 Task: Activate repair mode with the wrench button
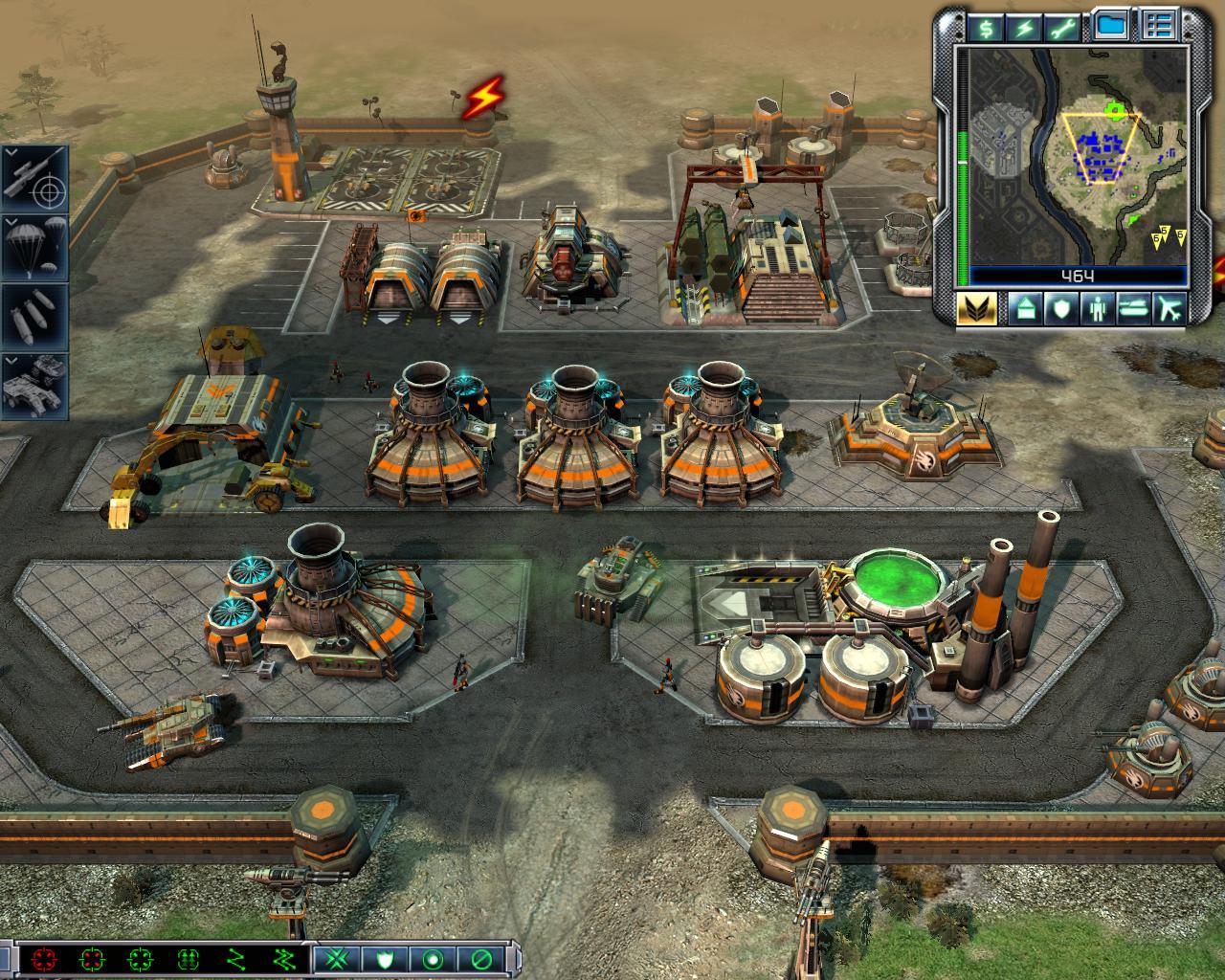[x=1067, y=28]
